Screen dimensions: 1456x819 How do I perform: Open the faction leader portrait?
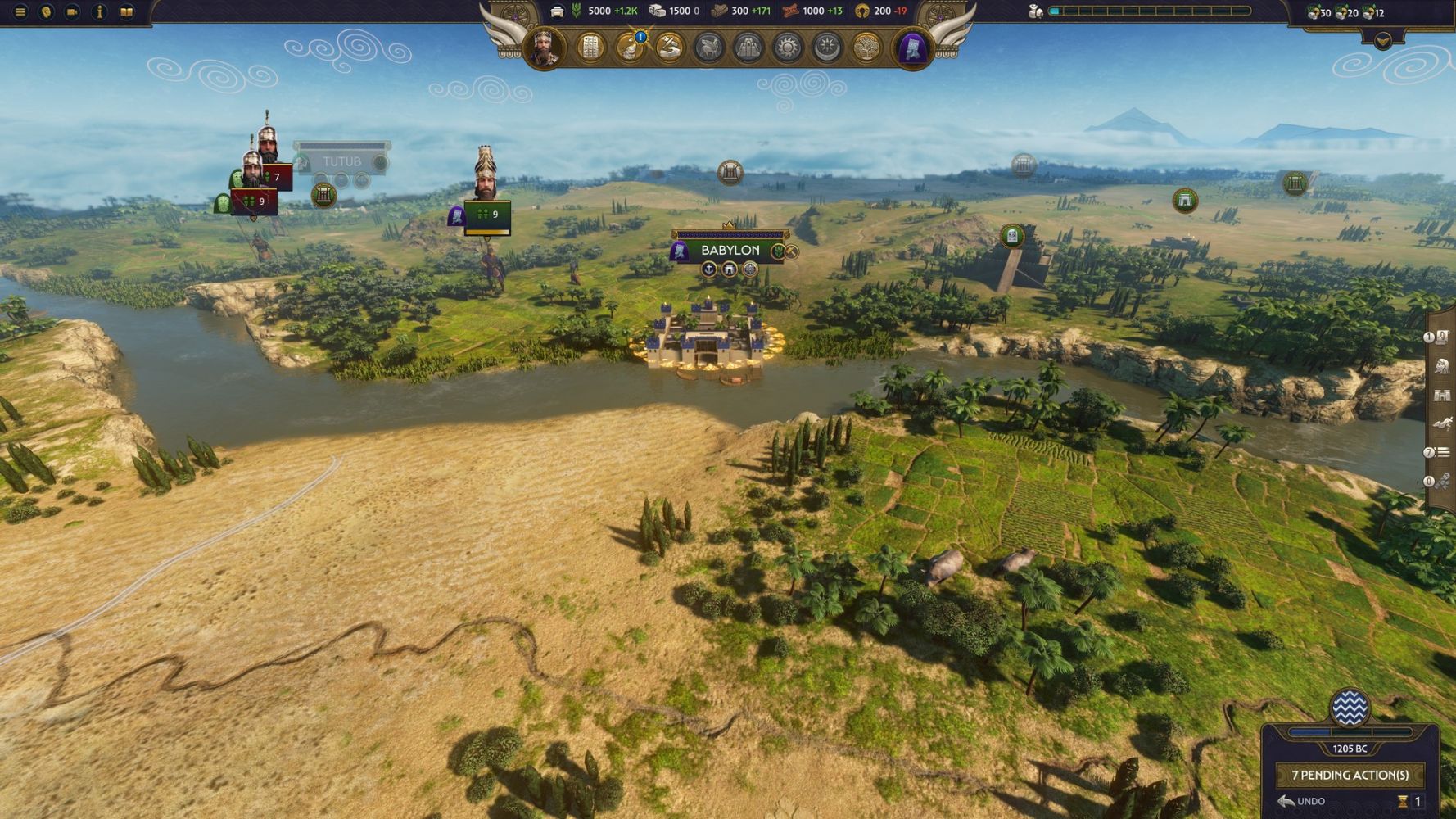545,48
